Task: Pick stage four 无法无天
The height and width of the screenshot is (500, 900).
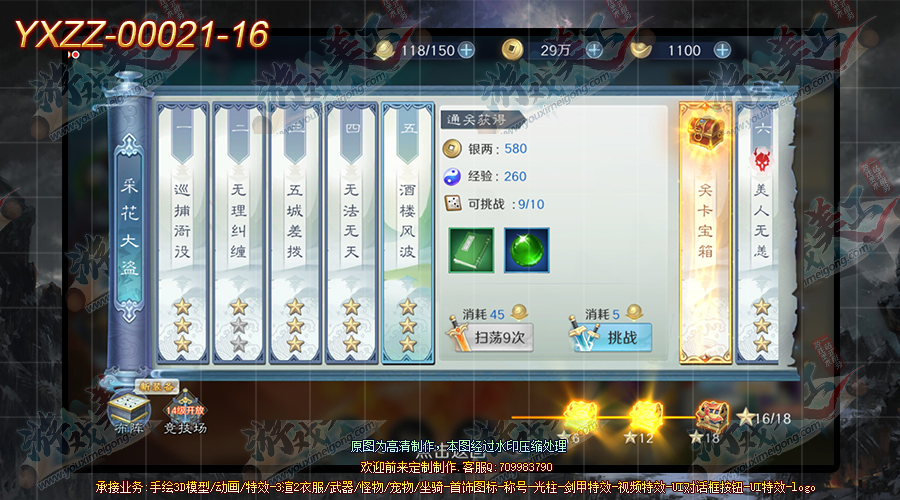Action: 351,232
